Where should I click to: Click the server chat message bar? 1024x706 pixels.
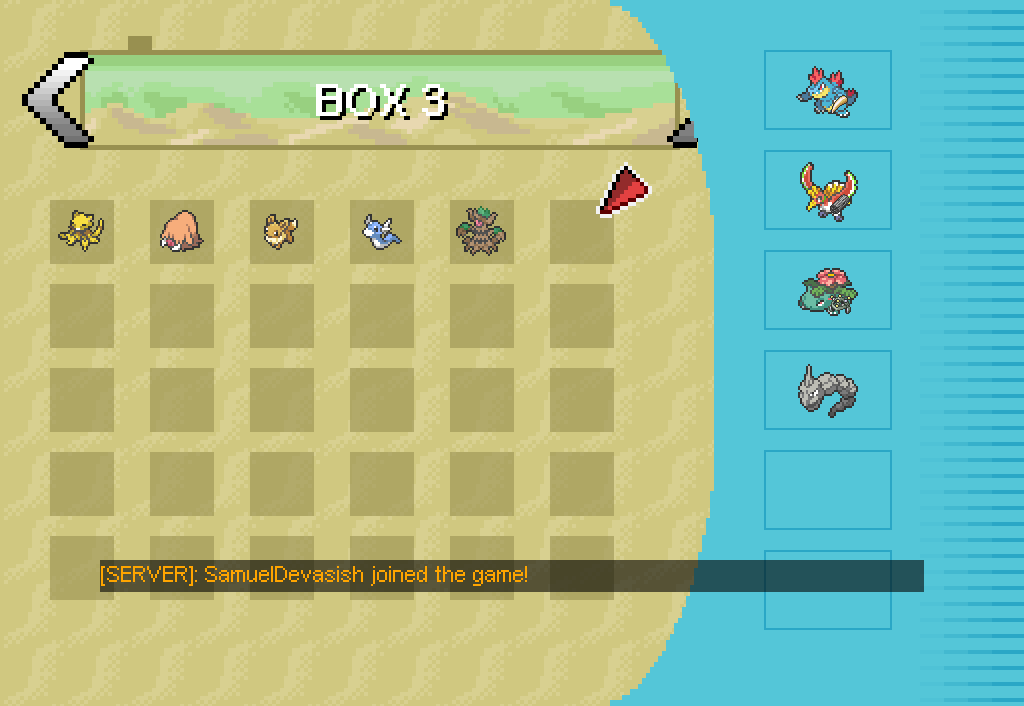coord(510,575)
